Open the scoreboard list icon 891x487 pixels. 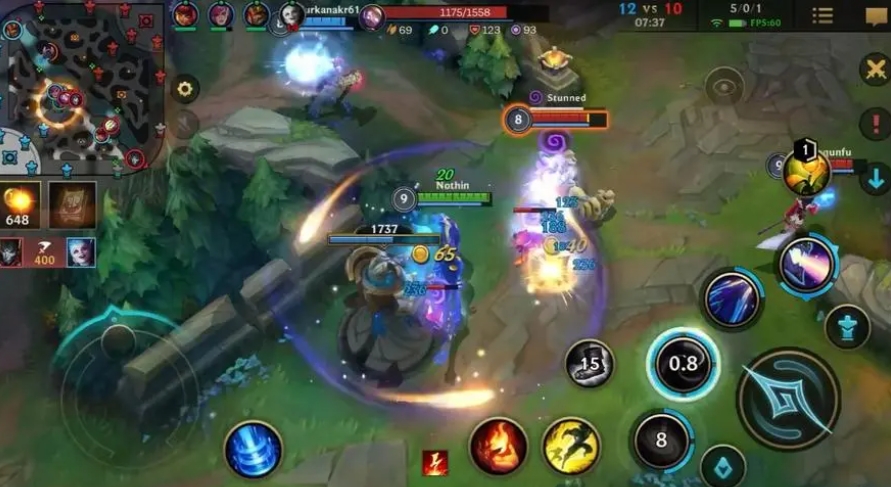(x=823, y=16)
